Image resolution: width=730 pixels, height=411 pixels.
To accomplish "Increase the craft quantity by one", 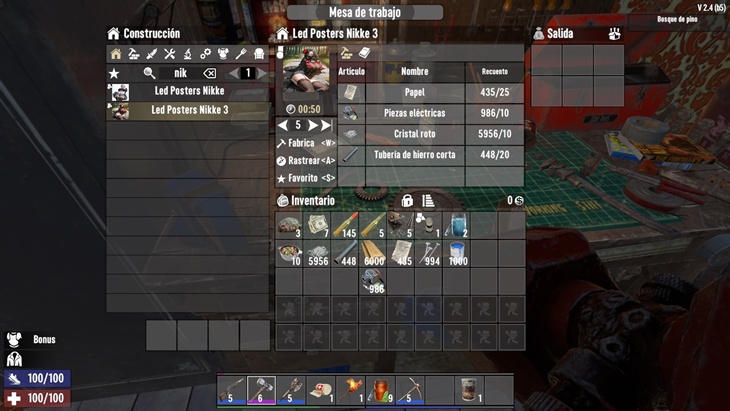I will tap(313, 126).
